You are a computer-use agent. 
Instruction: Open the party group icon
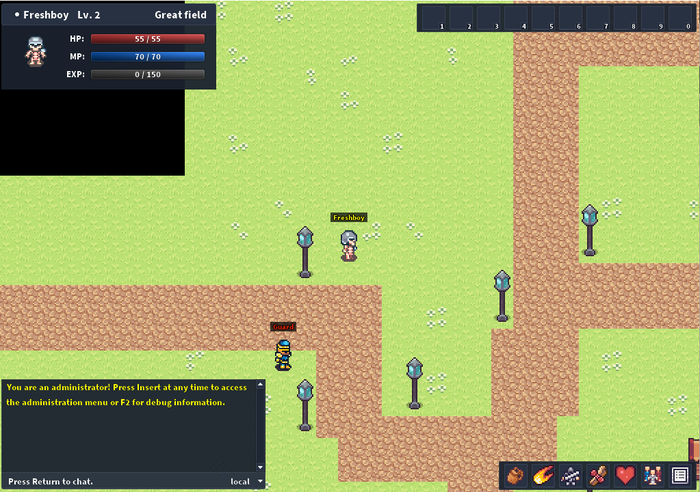click(652, 475)
